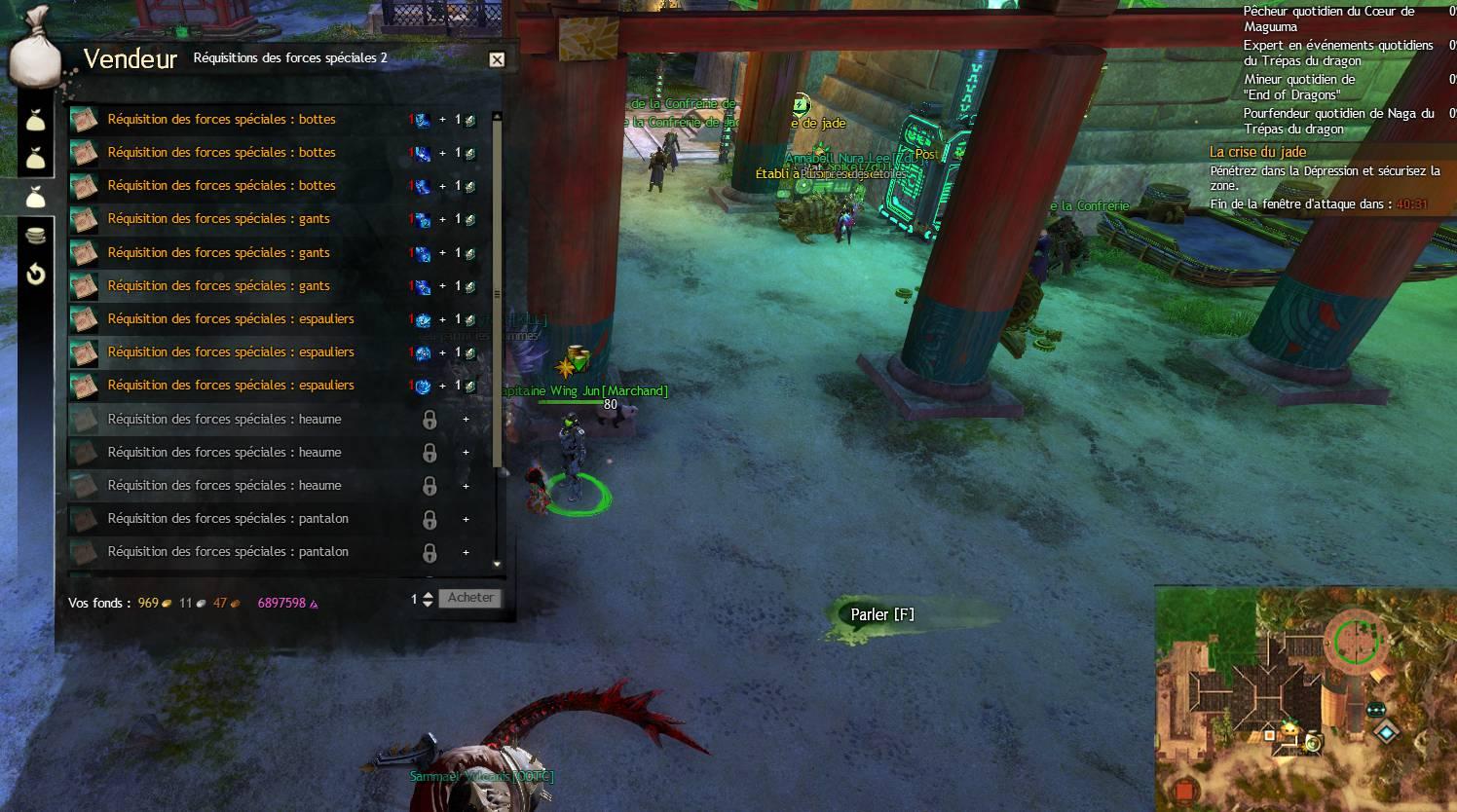Screen dimensions: 1457x812
Task: Increase the purchase quantity stepper
Action: coord(428,595)
